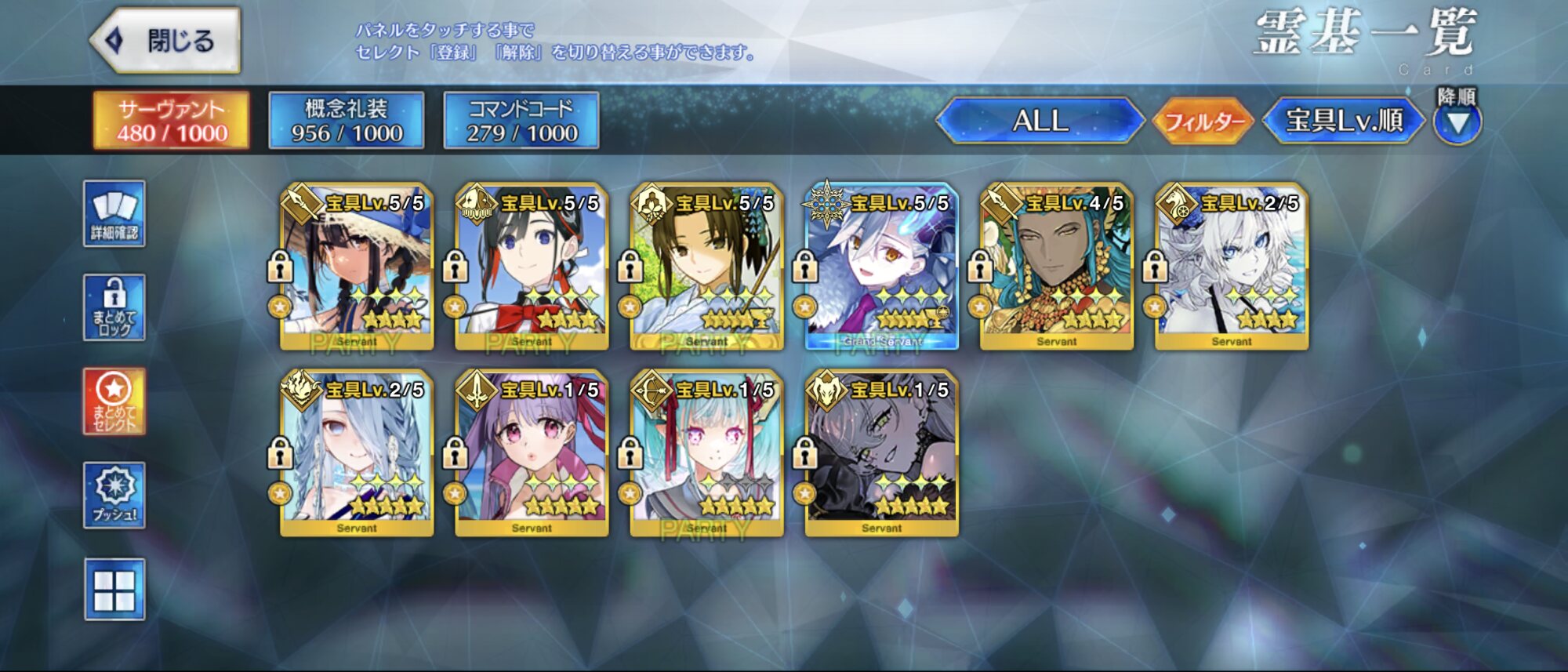The image size is (1568, 672).
Task: Open the コマンドコード tab
Action: 521,121
